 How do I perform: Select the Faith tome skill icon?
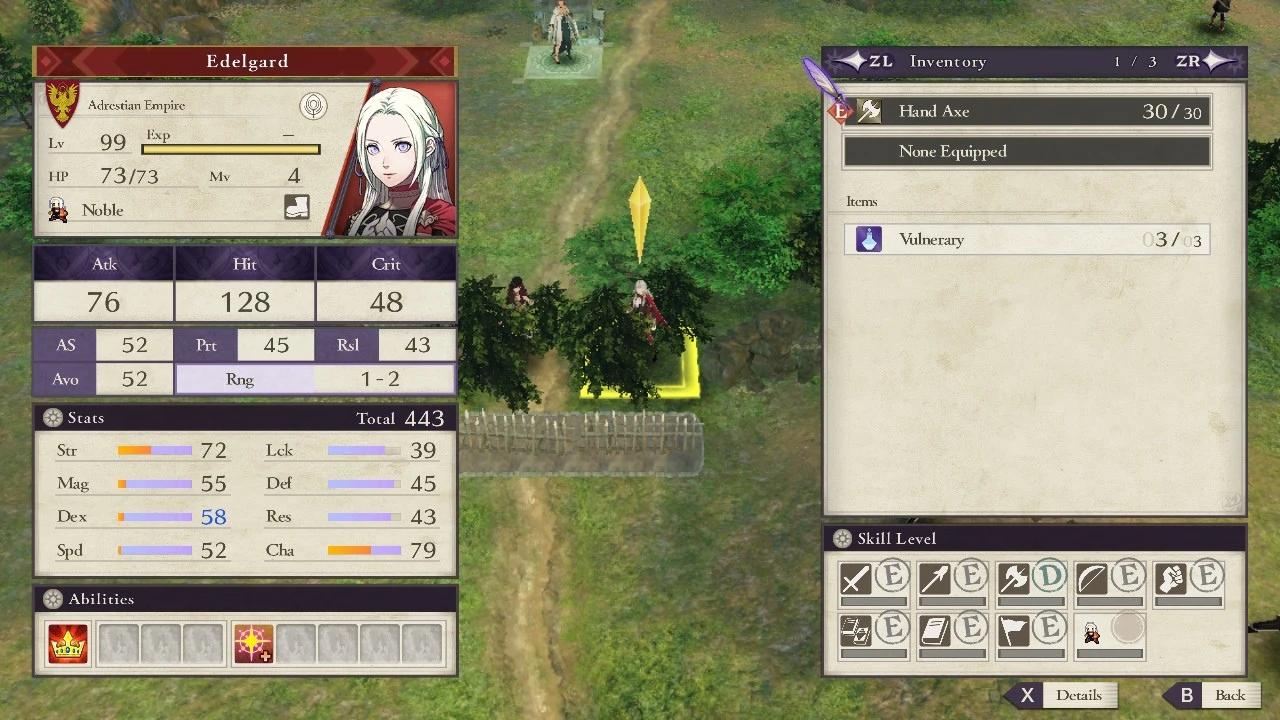[936, 630]
